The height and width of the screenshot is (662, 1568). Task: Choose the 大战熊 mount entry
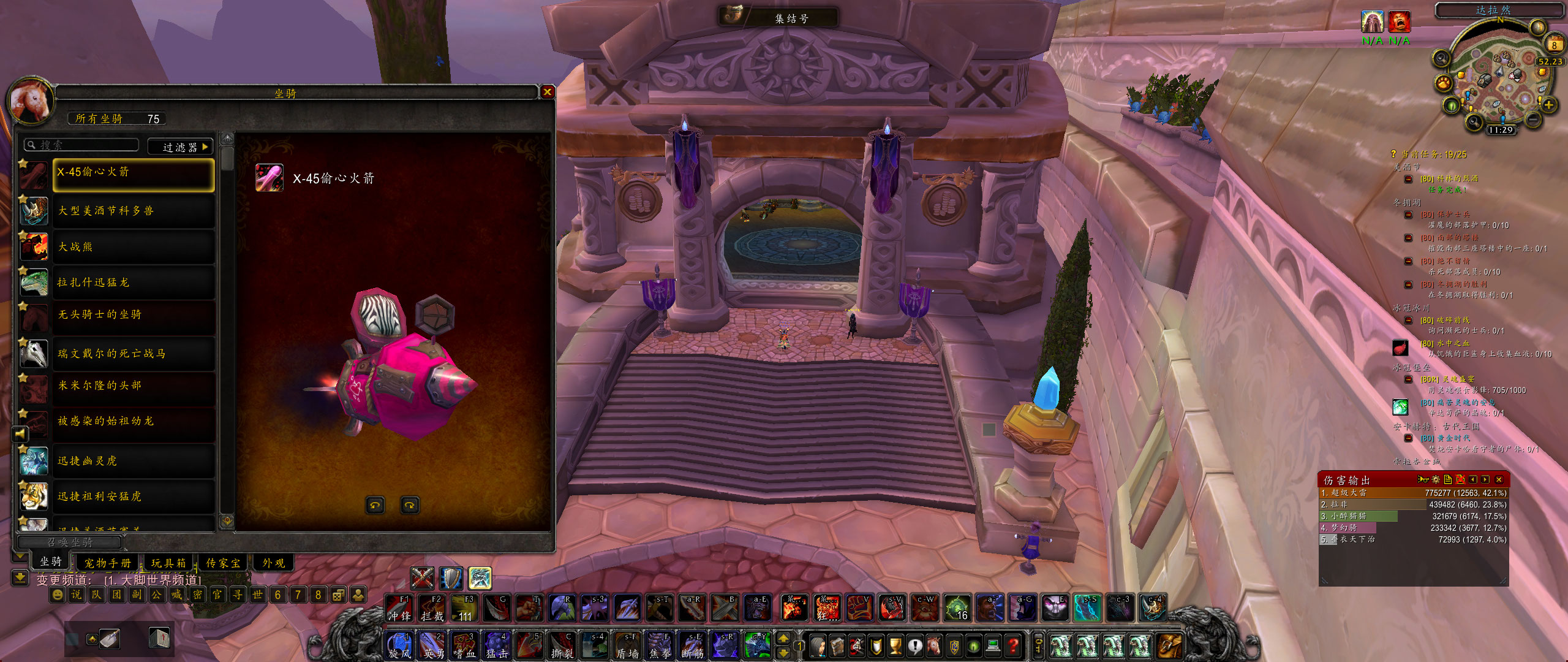click(x=134, y=247)
